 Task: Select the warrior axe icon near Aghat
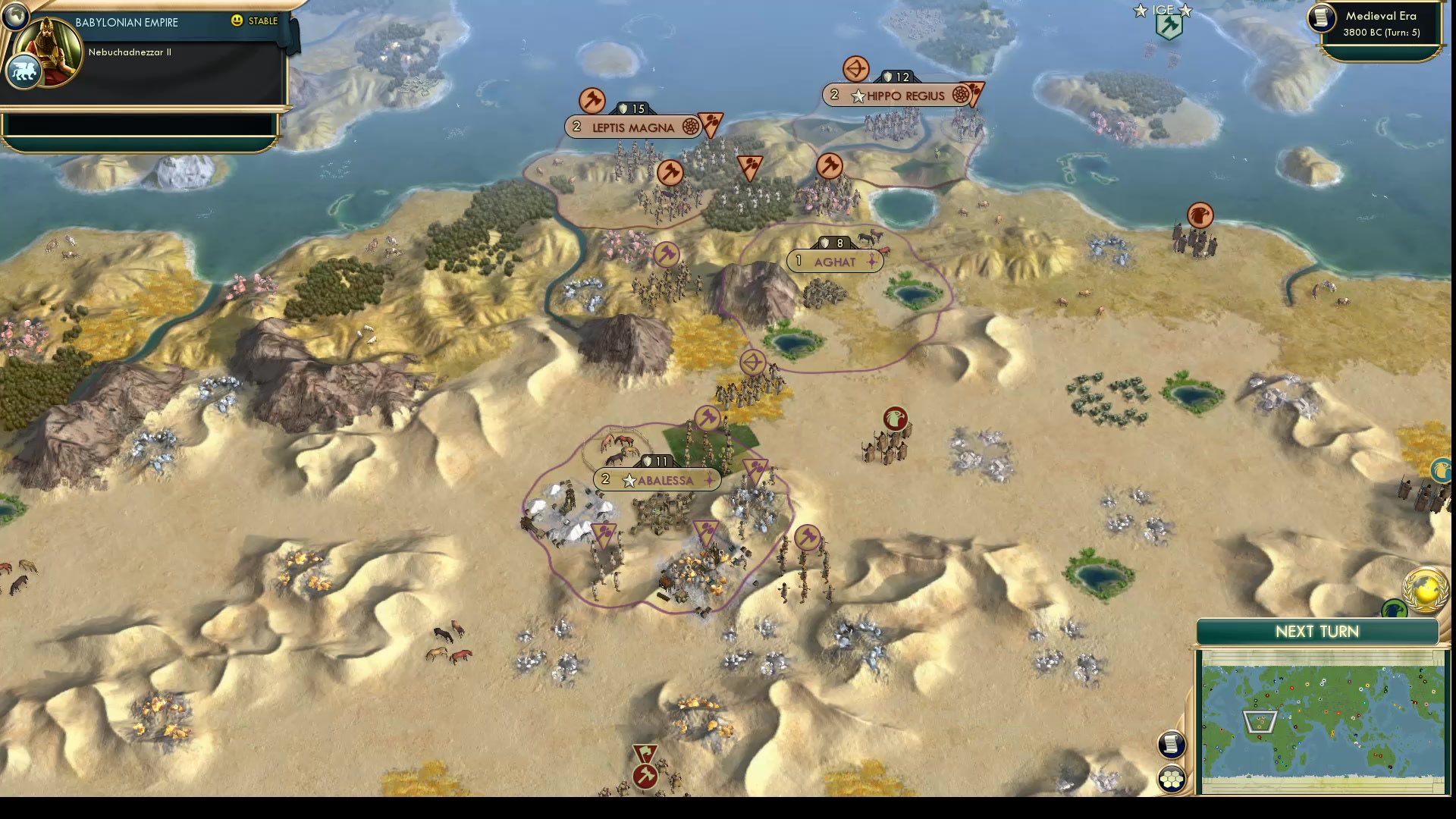tap(667, 255)
